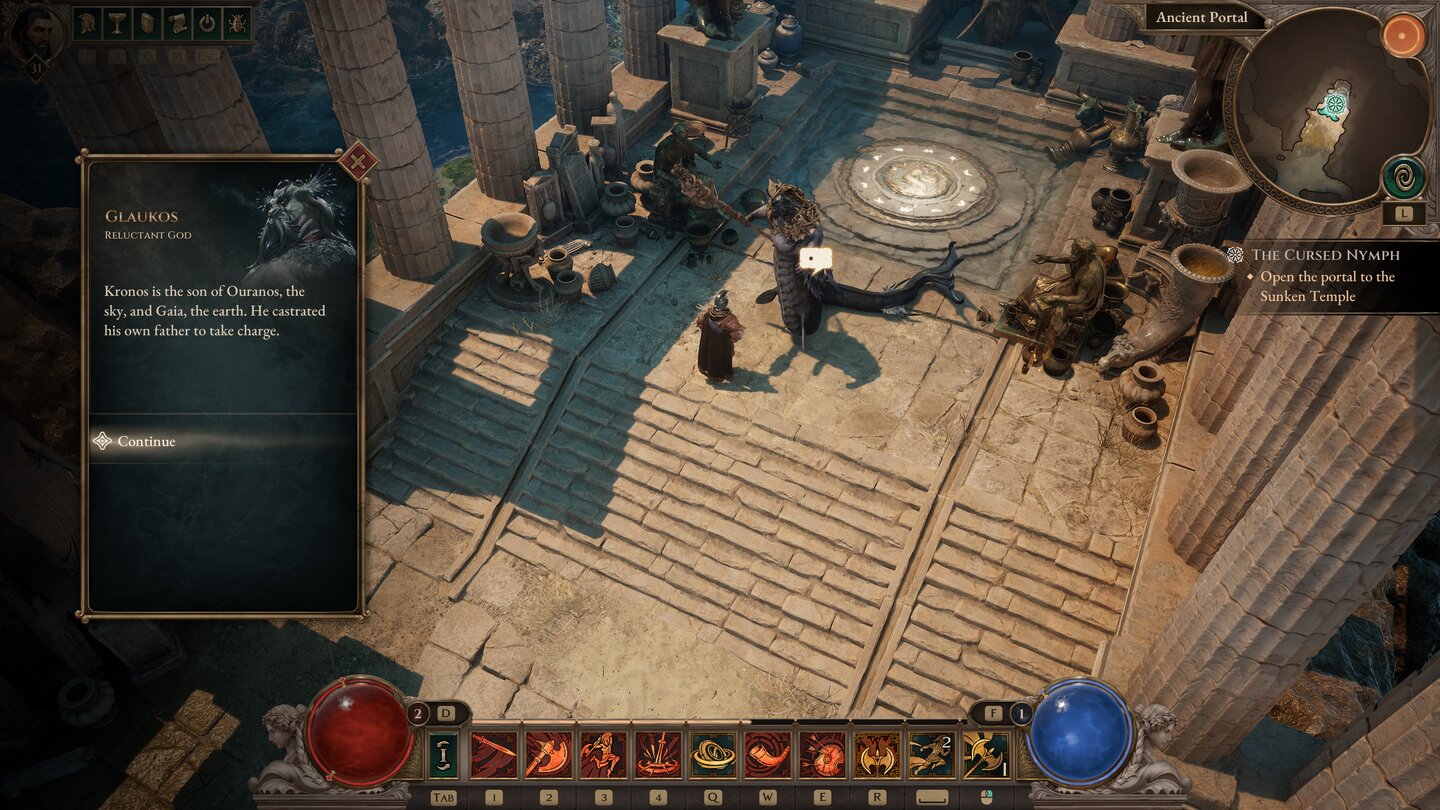Select the axe strike skill in slot 2

coord(548,755)
